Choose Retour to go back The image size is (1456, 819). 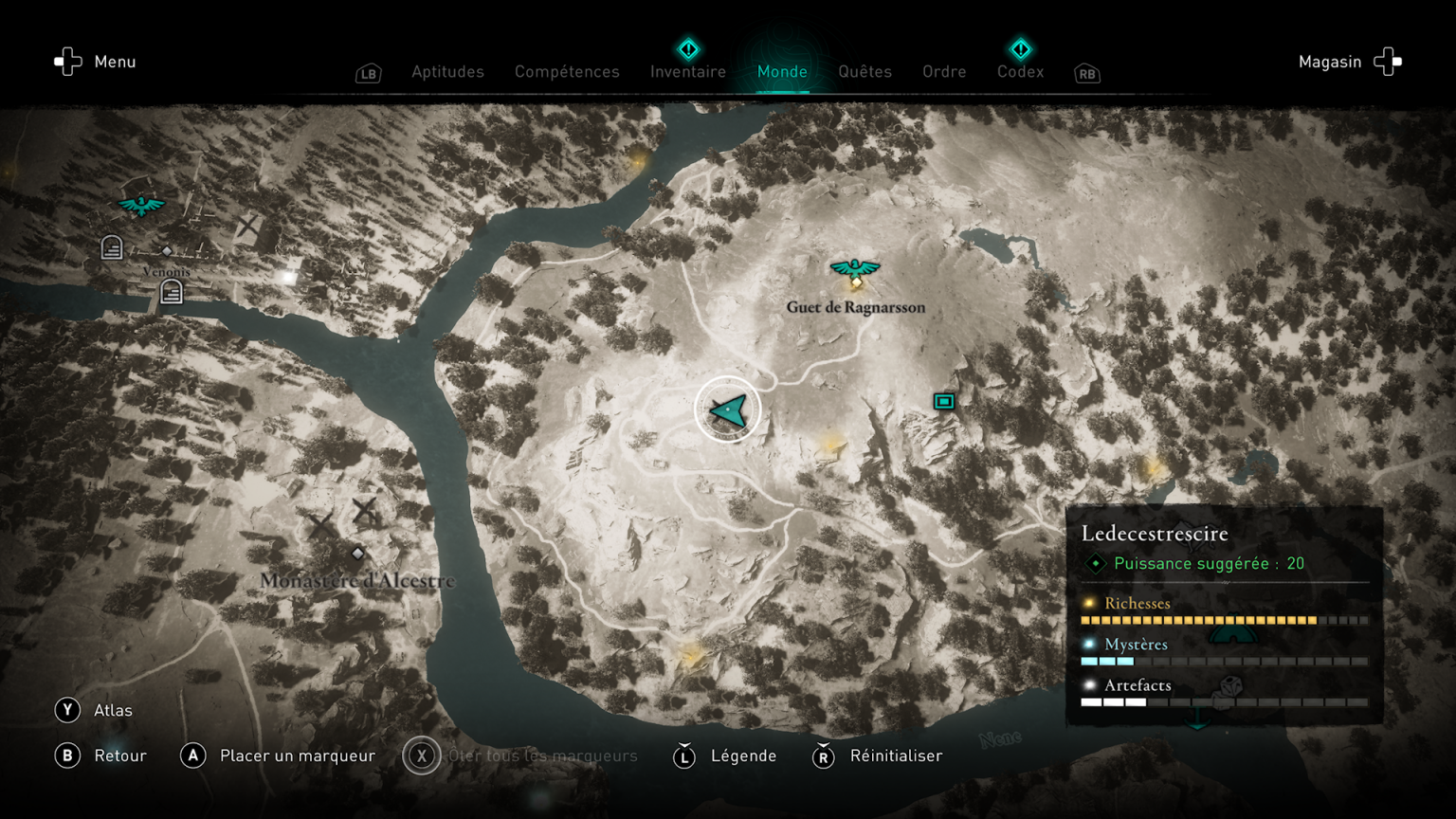[100, 755]
